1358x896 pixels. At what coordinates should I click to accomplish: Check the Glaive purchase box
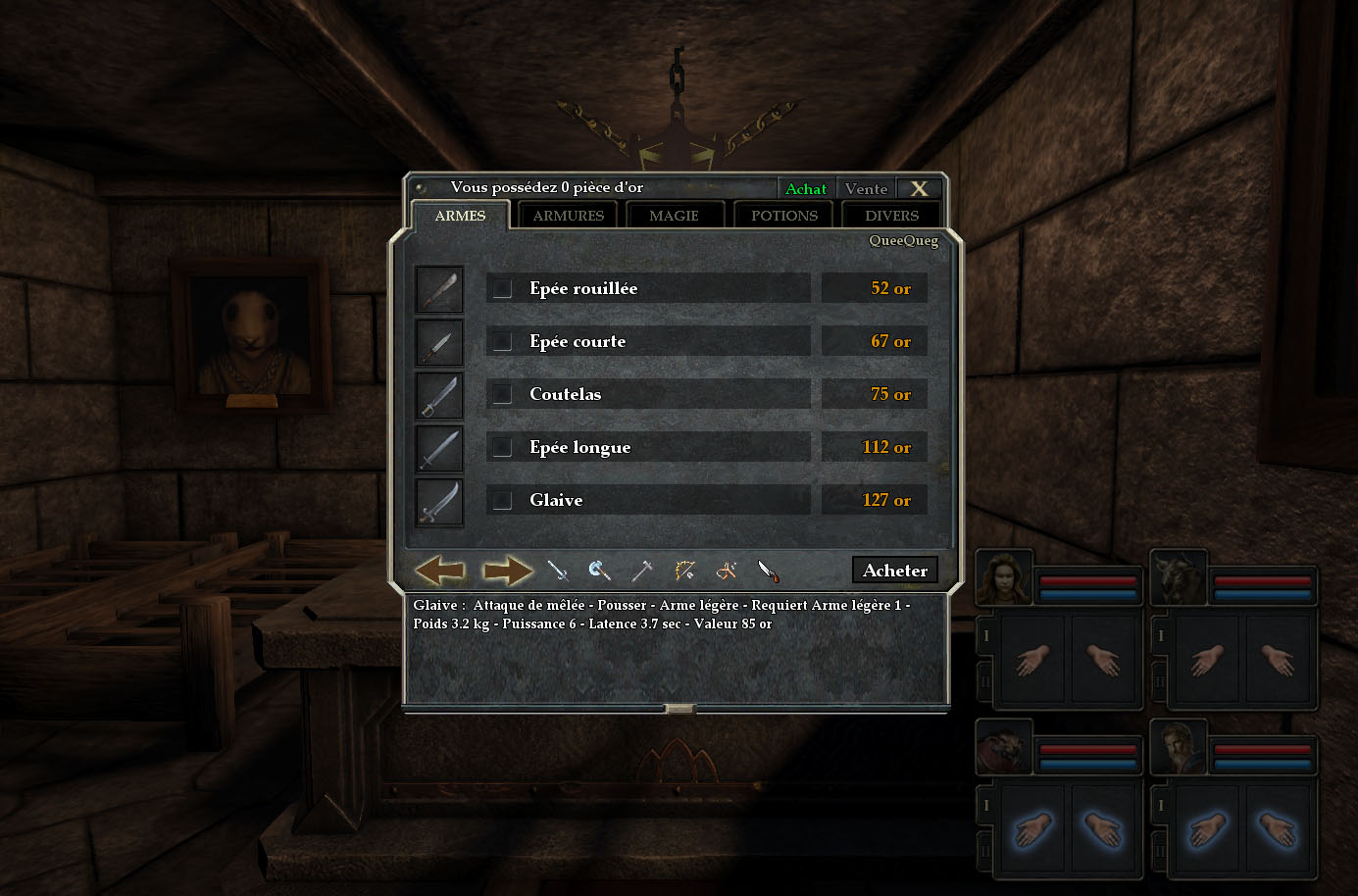pyautogui.click(x=502, y=500)
